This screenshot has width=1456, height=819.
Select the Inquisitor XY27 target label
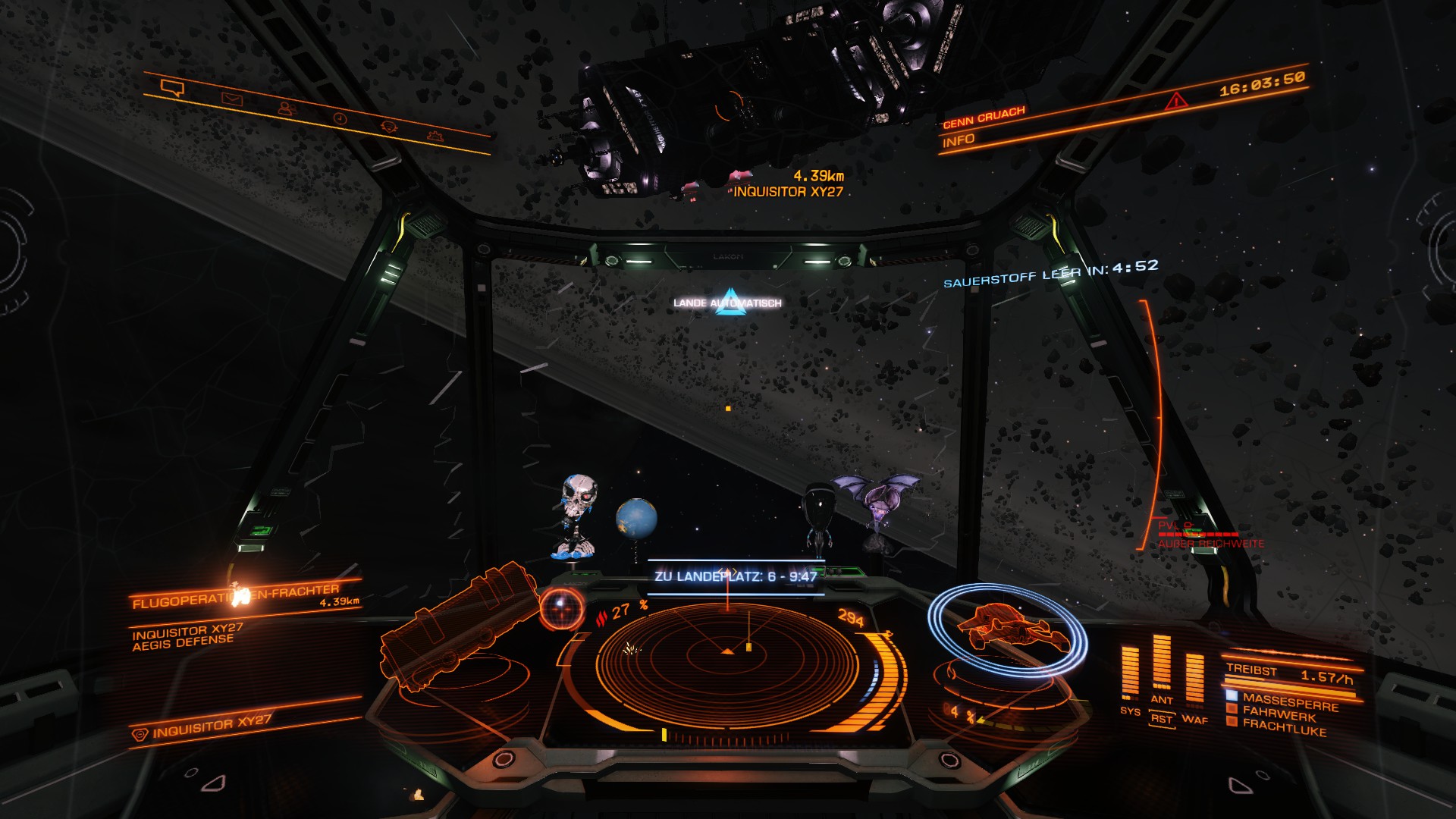point(787,192)
